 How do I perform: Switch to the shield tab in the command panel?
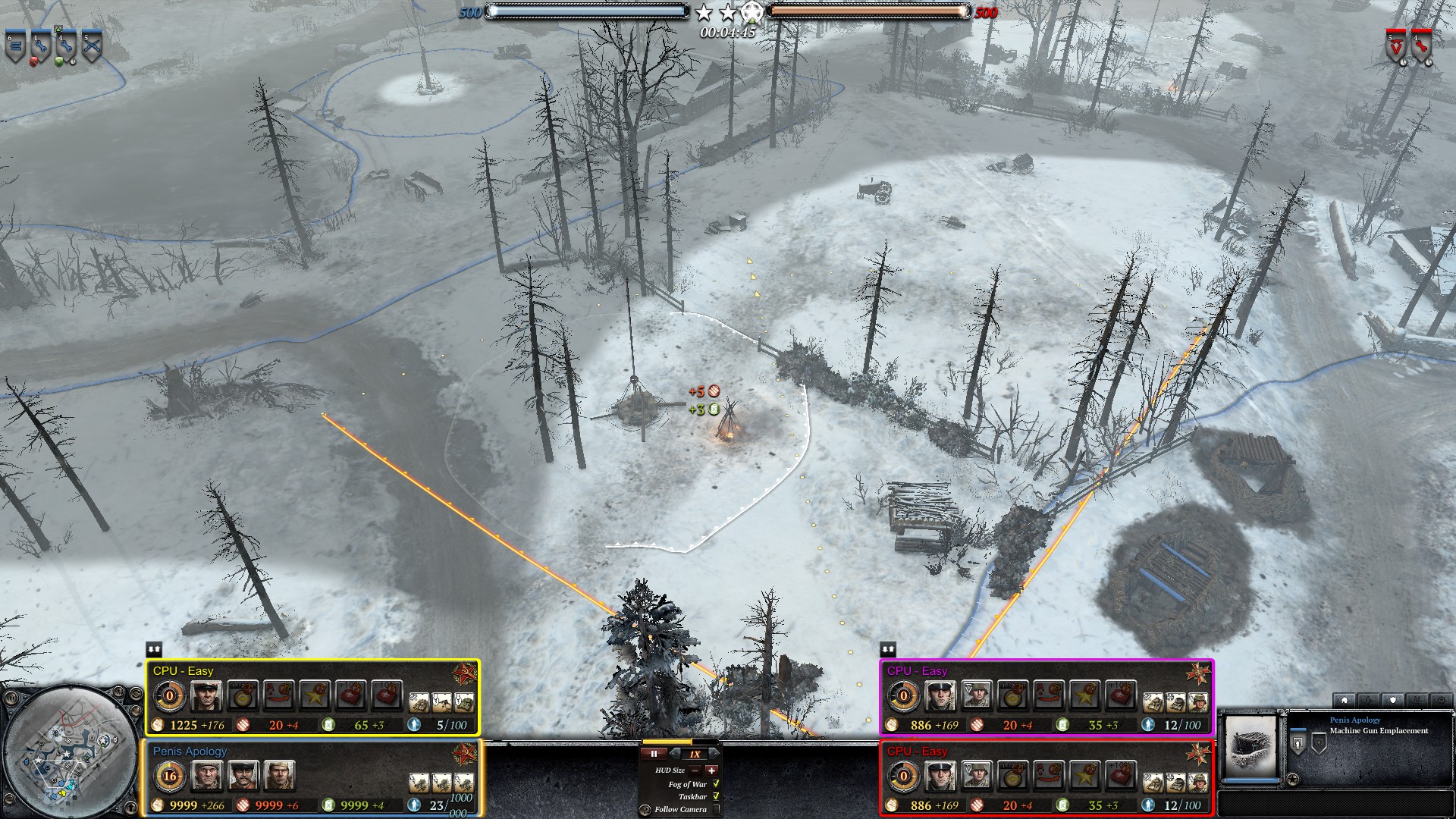[x=1392, y=700]
